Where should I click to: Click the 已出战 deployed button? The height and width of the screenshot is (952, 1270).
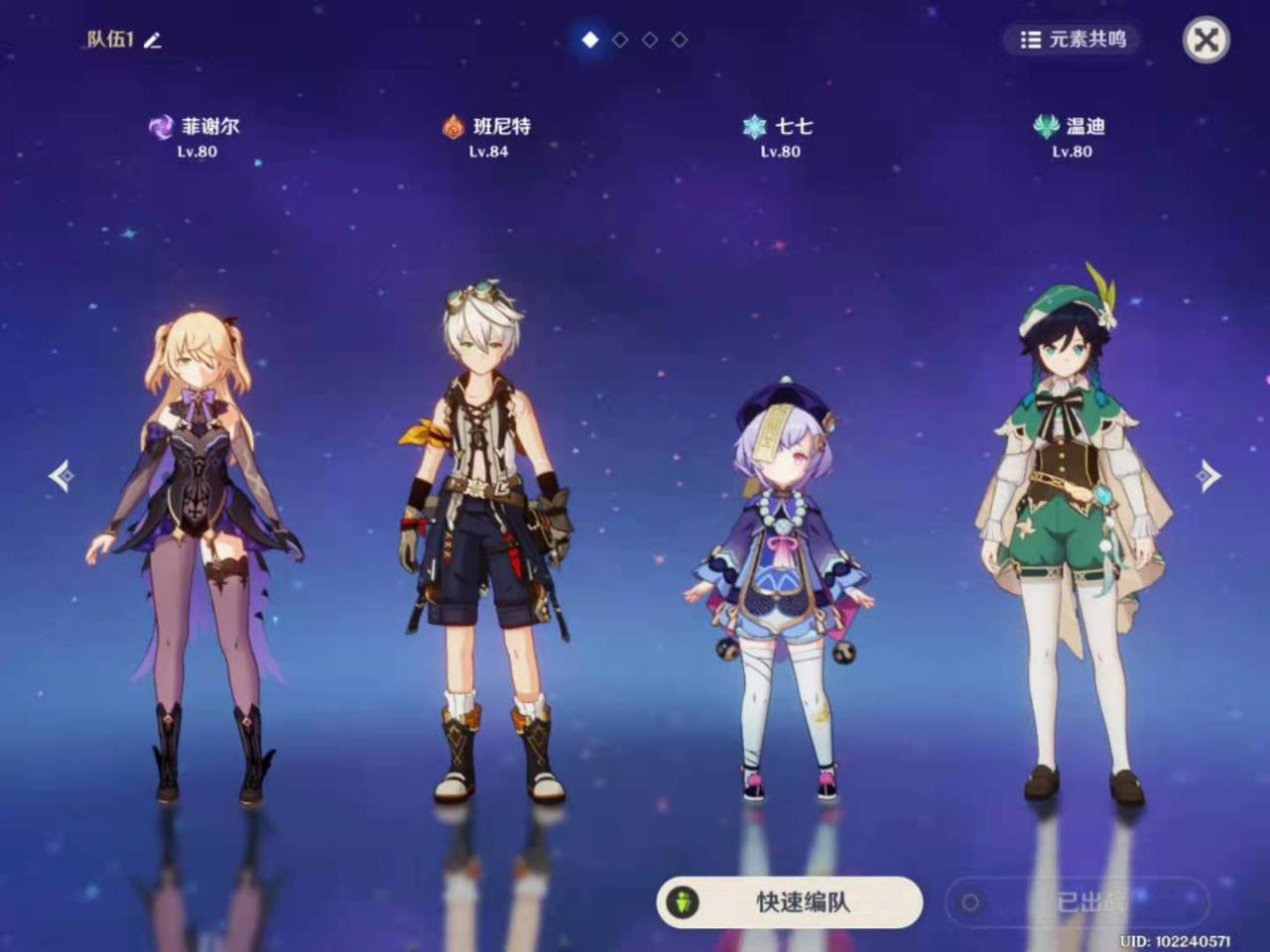pos(1078,902)
